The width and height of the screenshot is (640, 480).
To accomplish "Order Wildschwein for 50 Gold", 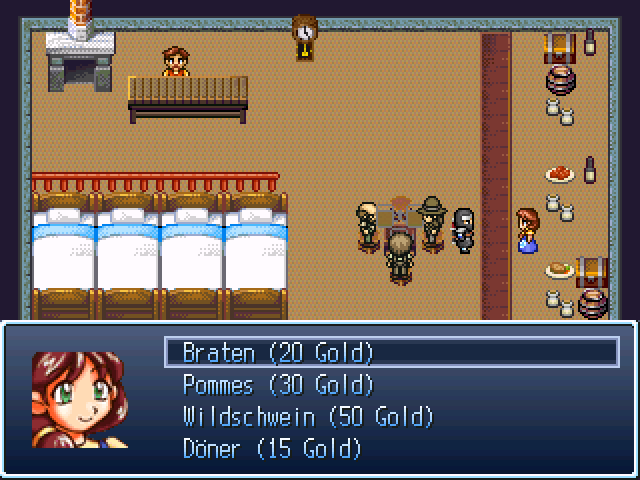I will [308, 416].
